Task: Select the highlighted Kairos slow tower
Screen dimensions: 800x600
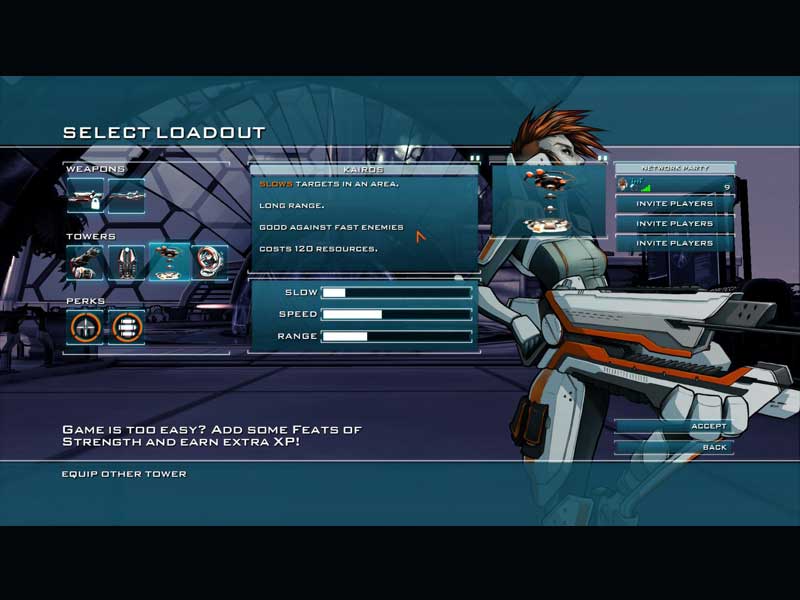Action: [x=168, y=262]
